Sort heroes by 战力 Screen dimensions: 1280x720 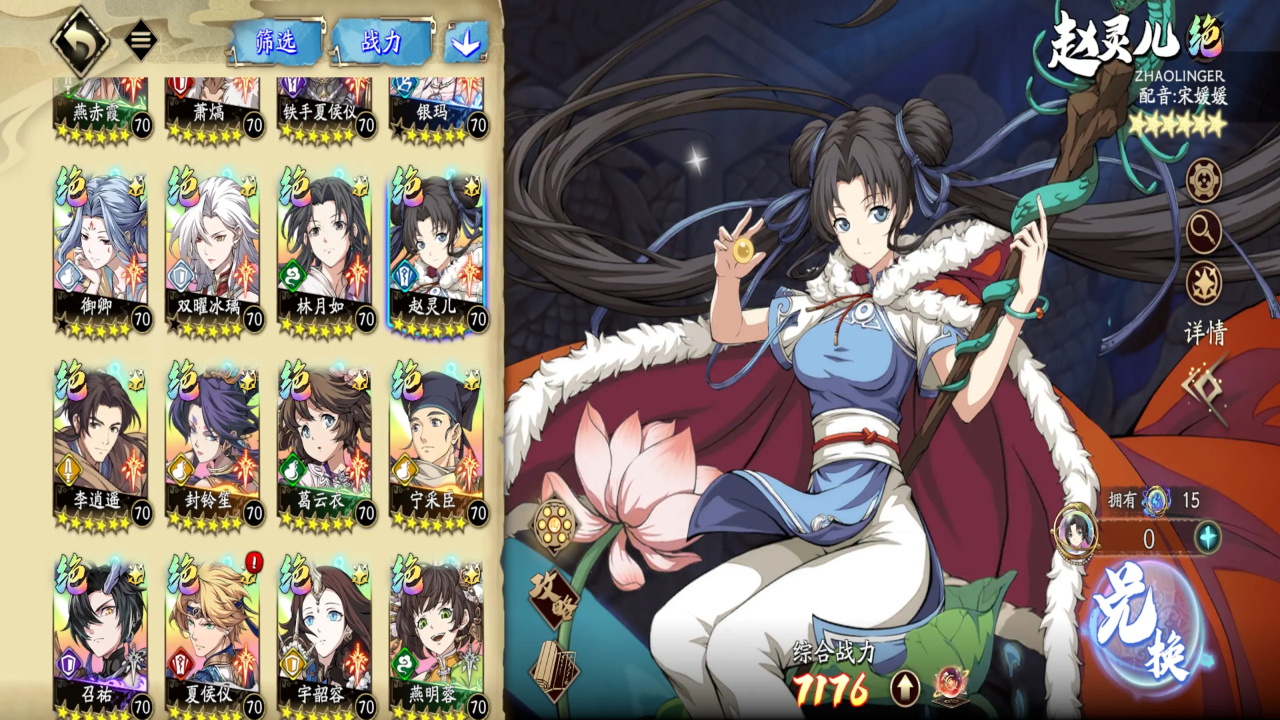(382, 42)
